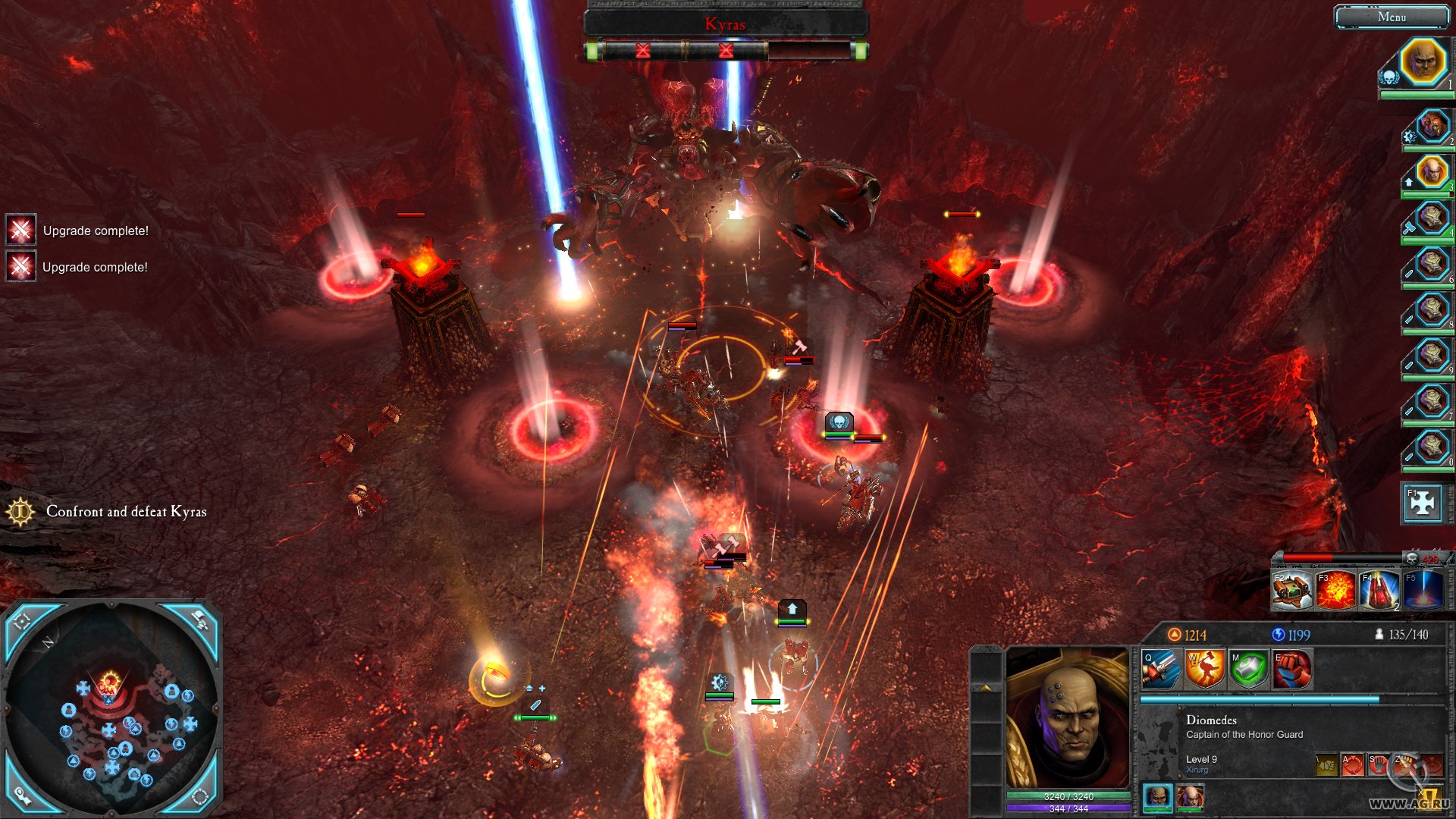Click the S stop command icon
Viewport: 1456px width, 819px height.
[1378, 764]
